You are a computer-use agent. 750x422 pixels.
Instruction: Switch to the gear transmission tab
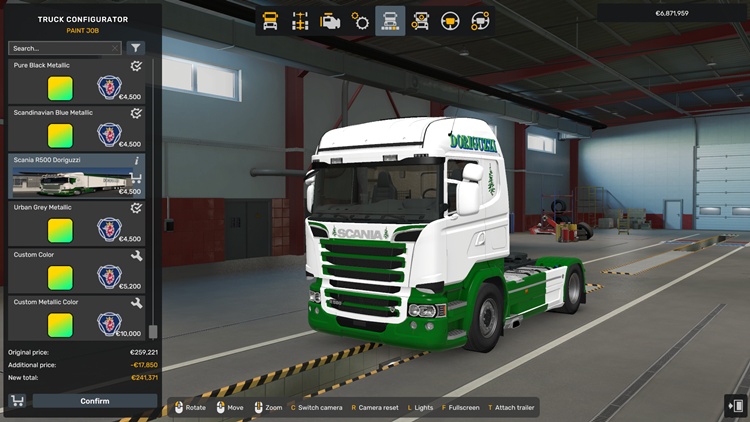pos(360,20)
